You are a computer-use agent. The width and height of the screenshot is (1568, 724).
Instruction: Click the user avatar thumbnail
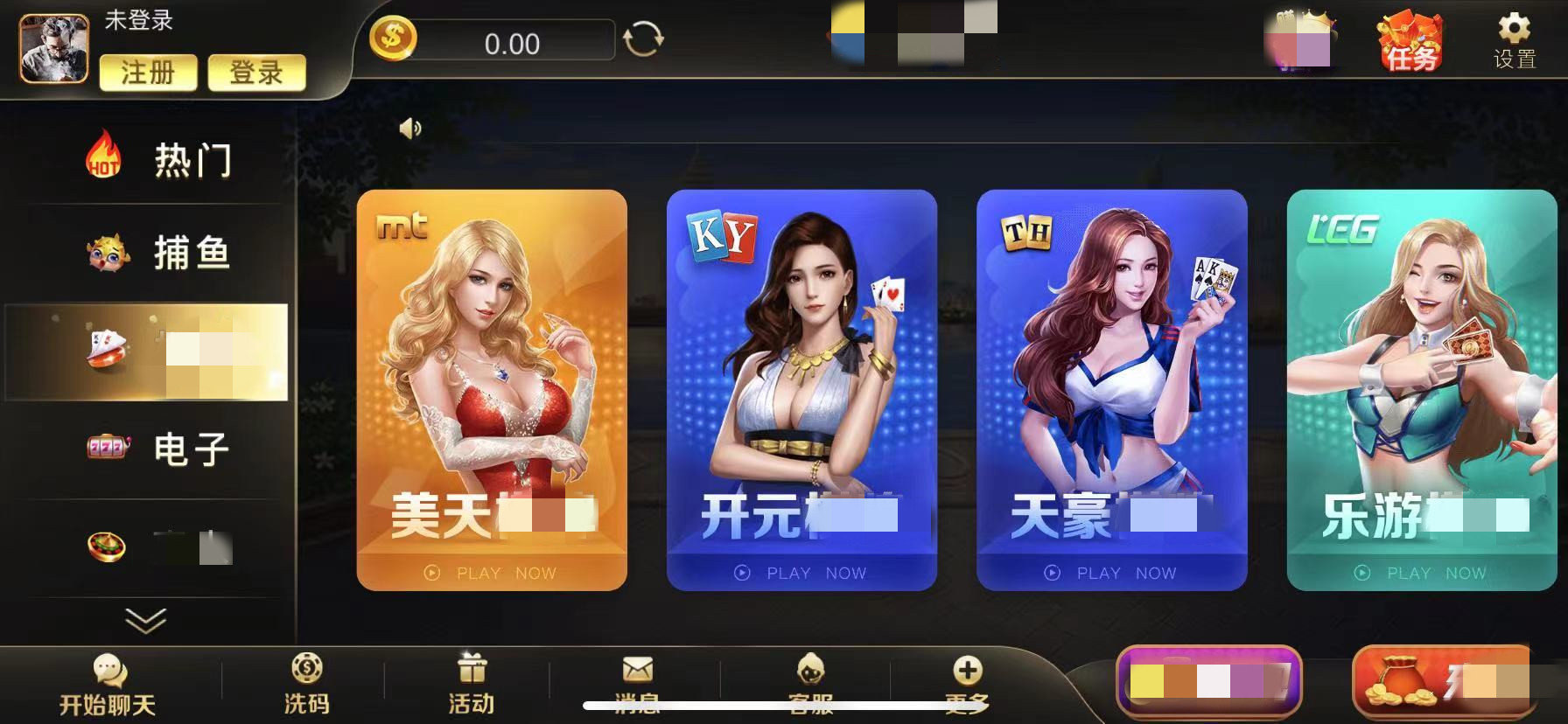(52, 48)
